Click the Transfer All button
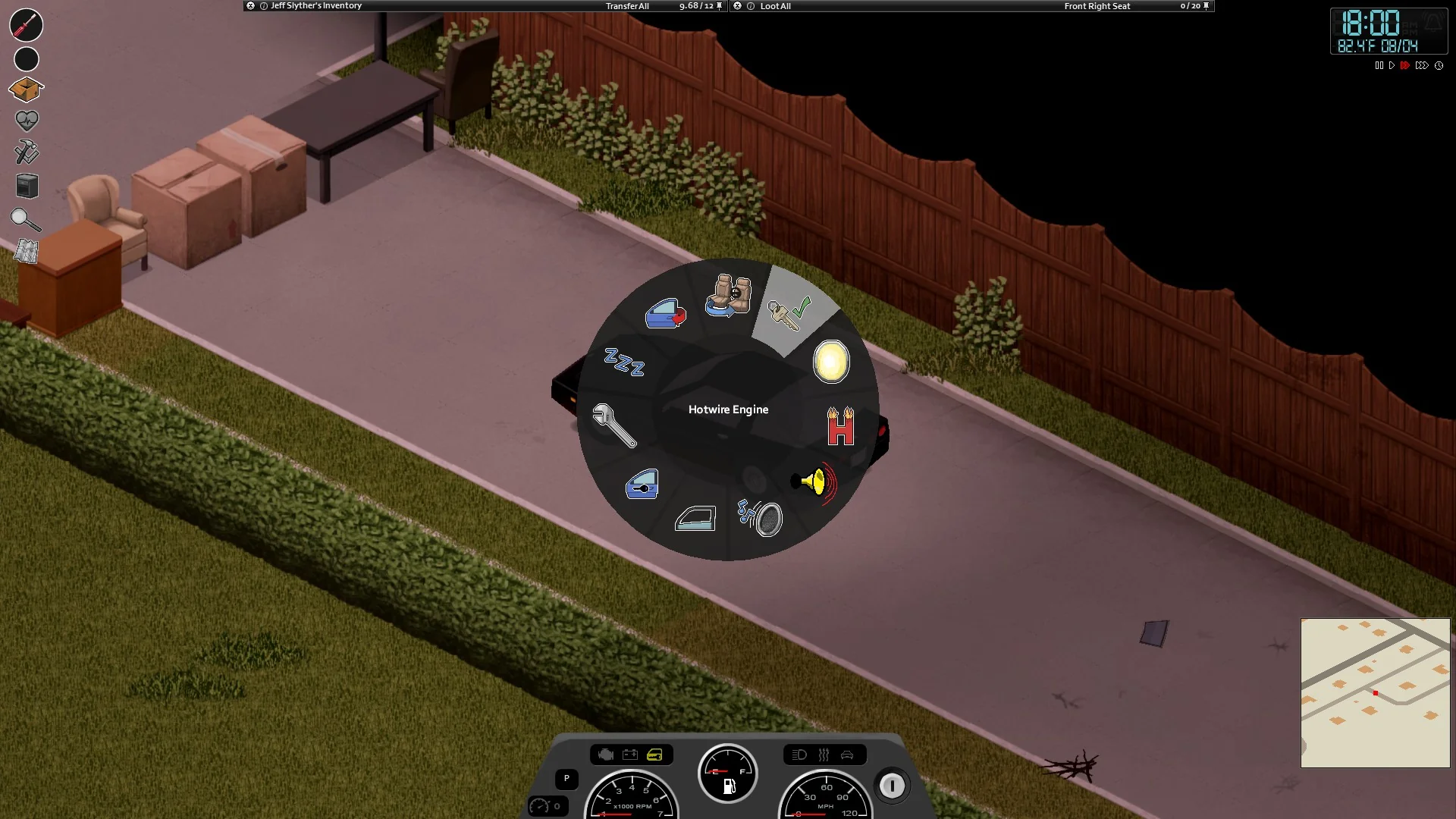Screen dimensions: 1456x819 pyautogui.click(x=627, y=6)
